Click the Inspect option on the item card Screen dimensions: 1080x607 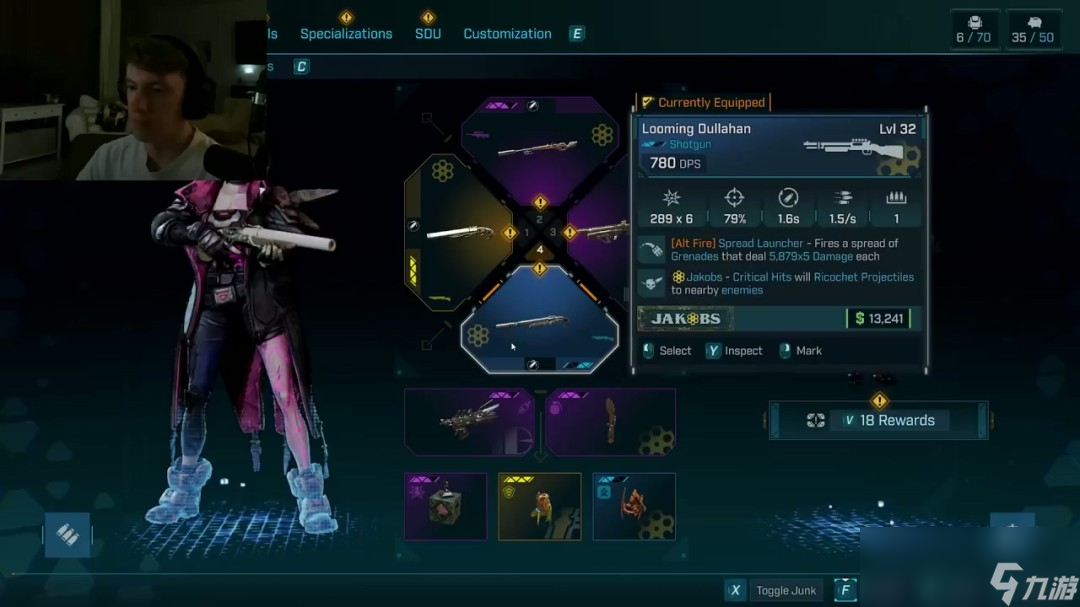[743, 351]
